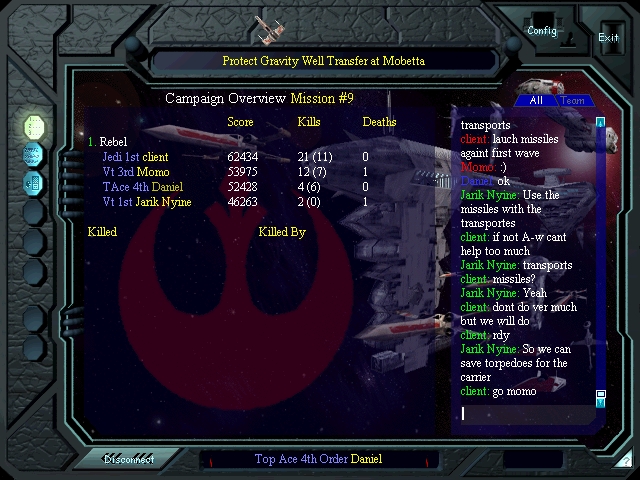
Task: Switch chat to the Team tab
Action: click(573, 101)
